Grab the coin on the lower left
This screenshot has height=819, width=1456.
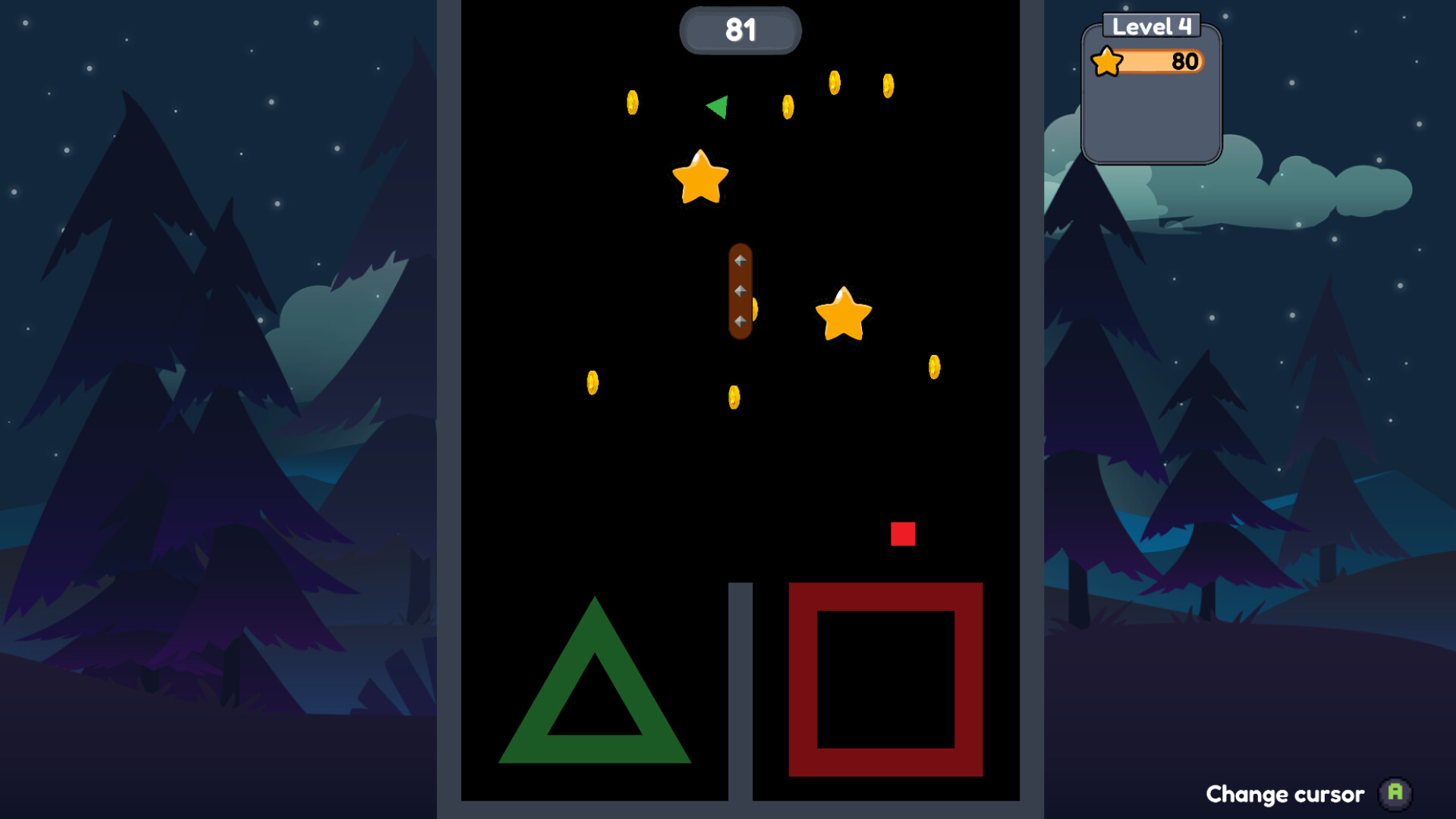(x=593, y=383)
